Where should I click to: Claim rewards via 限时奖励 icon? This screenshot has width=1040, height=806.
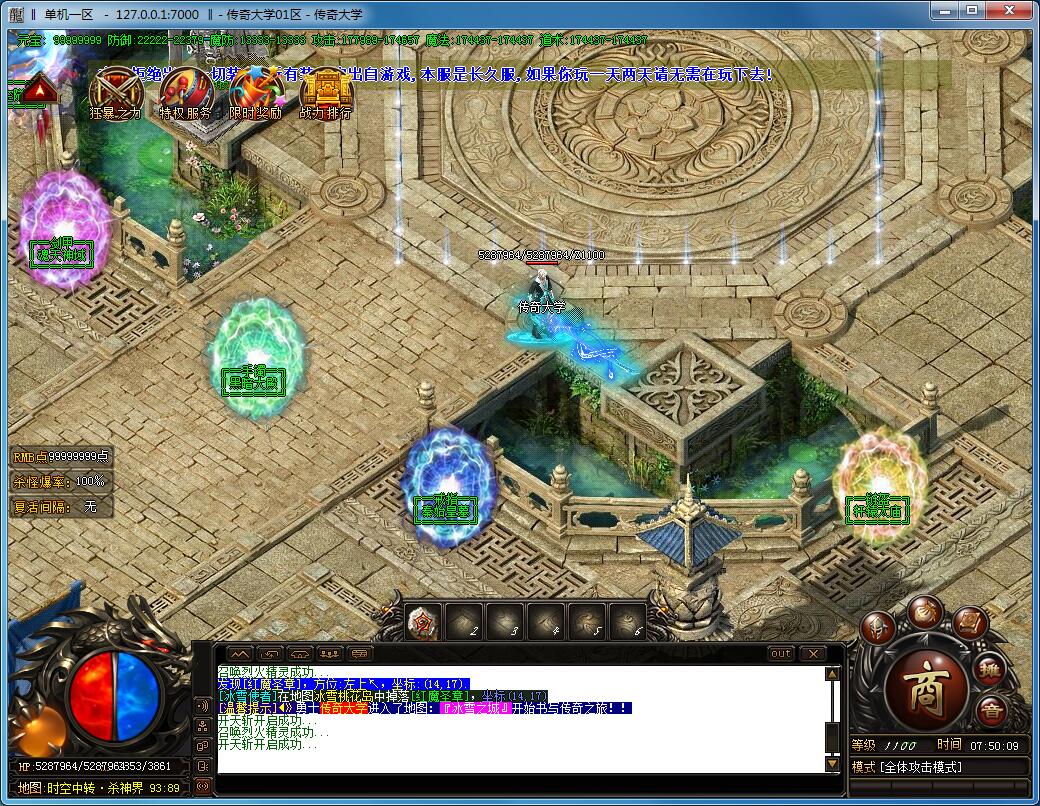[255, 91]
